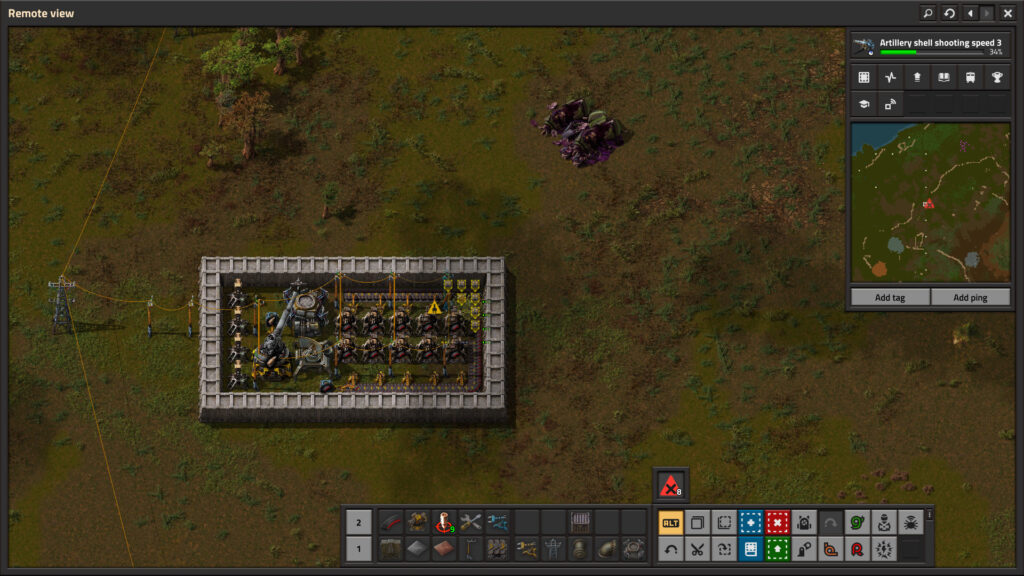Screen dimensions: 1024x576
Task: Click the undo arrow in shortcut bar
Action: pyautogui.click(x=671, y=548)
